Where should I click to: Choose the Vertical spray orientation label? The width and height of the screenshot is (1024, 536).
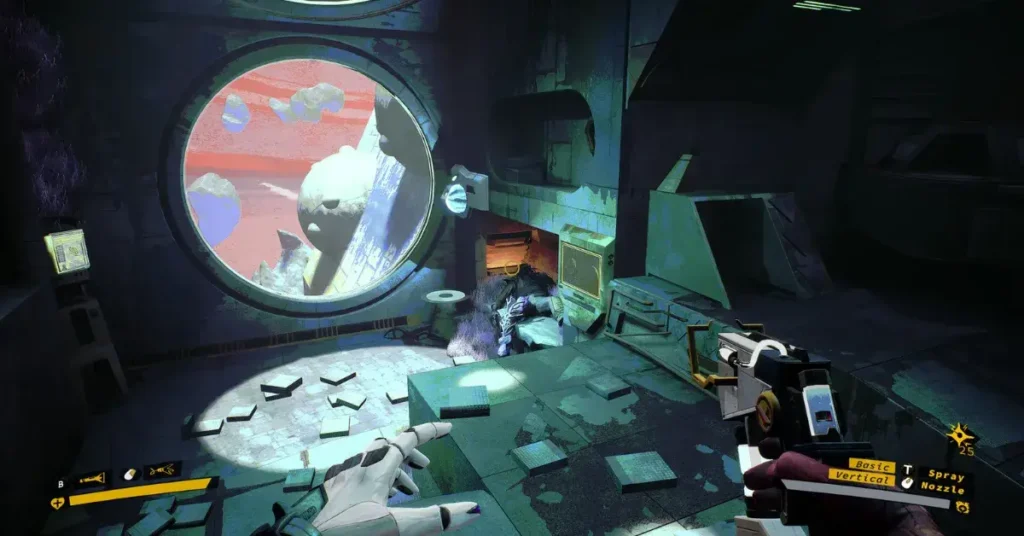pos(863,479)
